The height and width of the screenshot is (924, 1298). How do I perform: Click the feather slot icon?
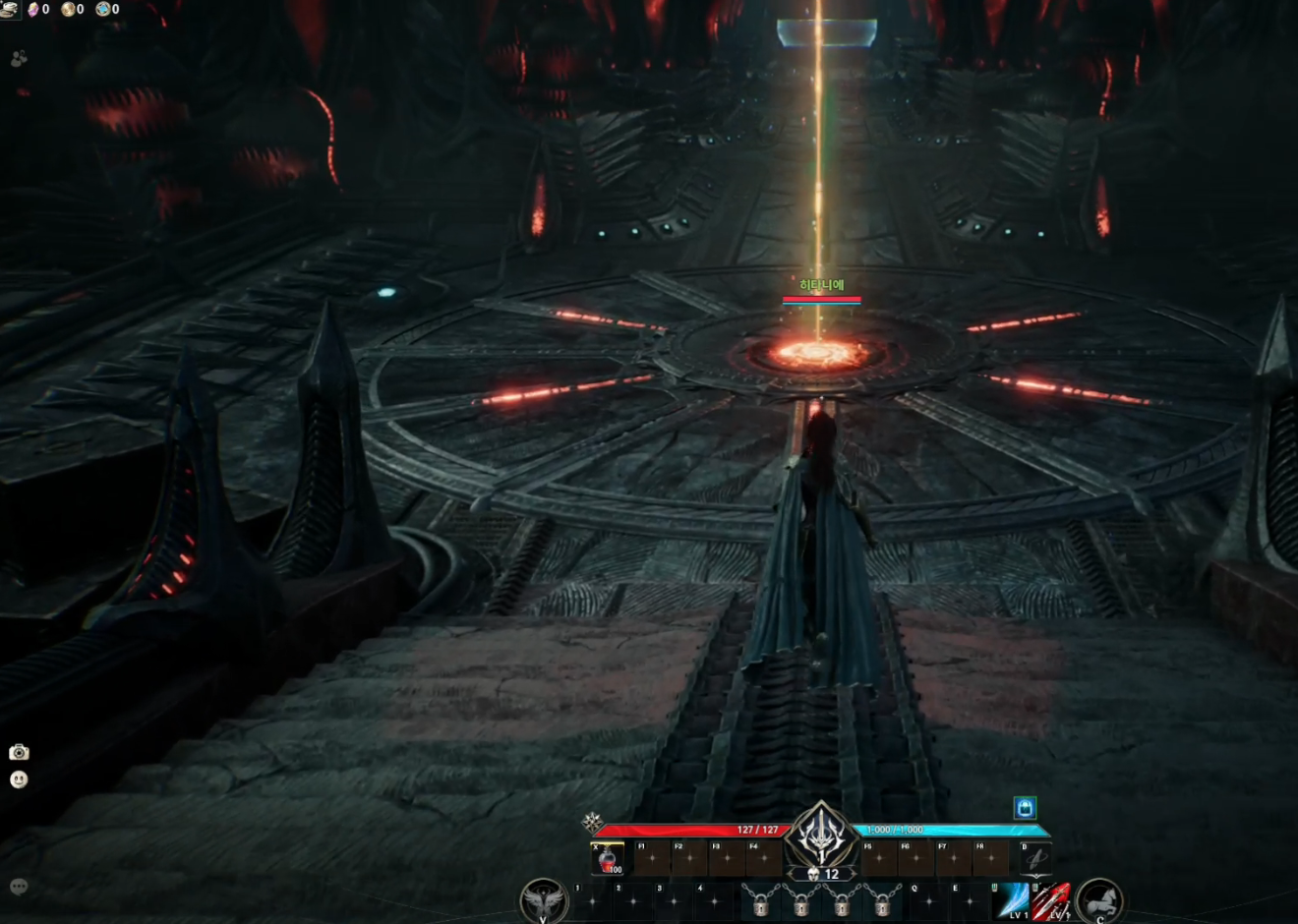point(1034,859)
